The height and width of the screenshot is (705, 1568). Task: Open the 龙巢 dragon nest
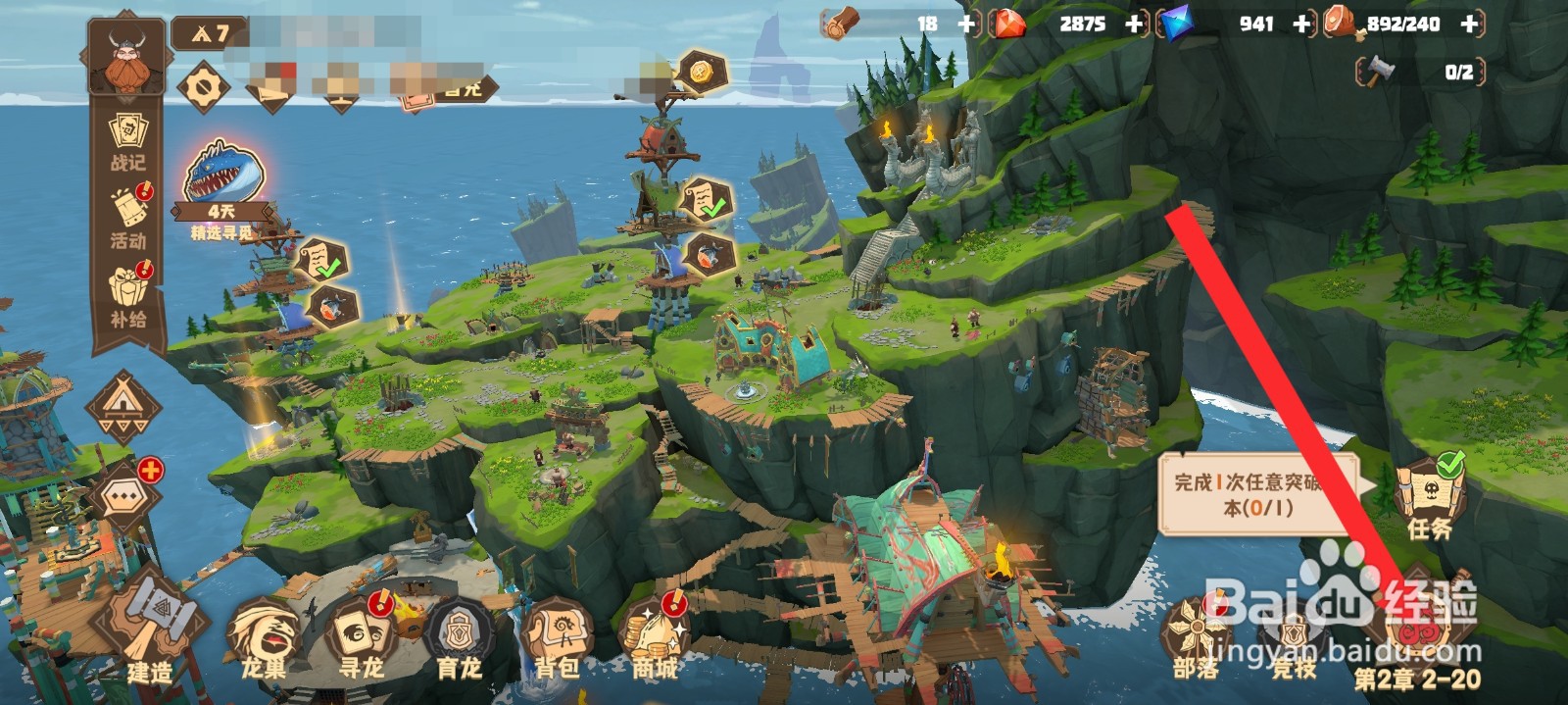[x=264, y=639]
